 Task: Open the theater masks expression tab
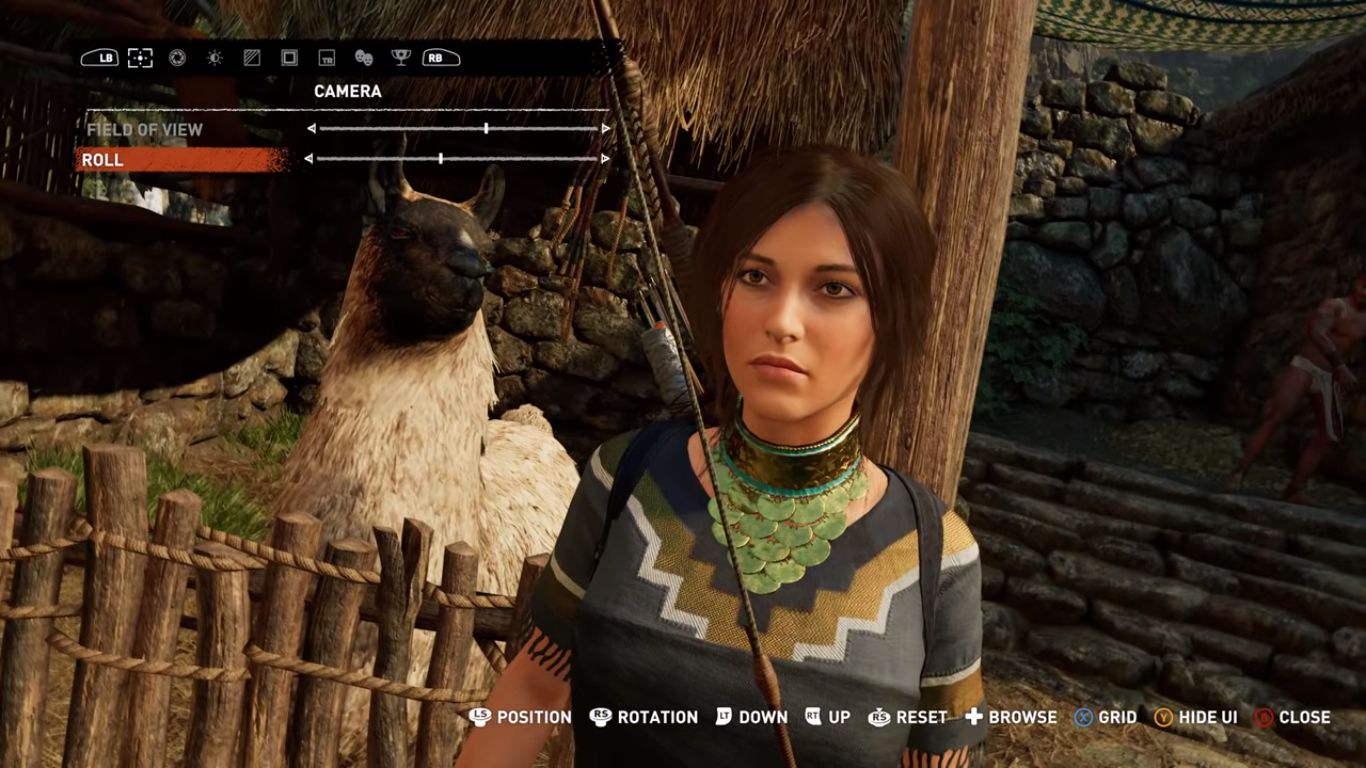(x=363, y=58)
